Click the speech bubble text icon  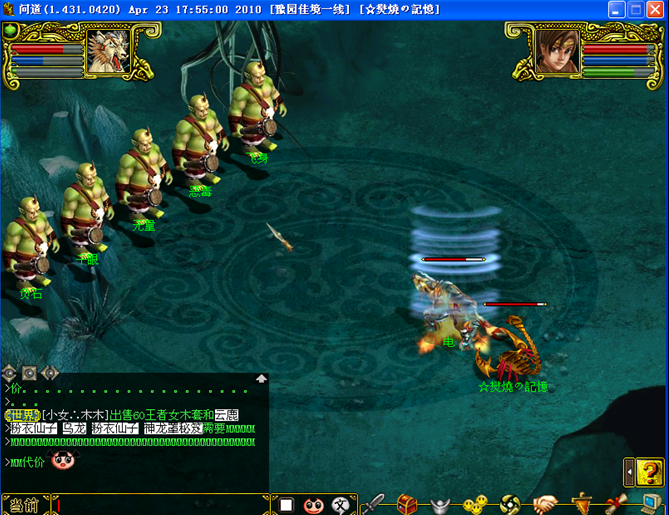click(x=341, y=505)
